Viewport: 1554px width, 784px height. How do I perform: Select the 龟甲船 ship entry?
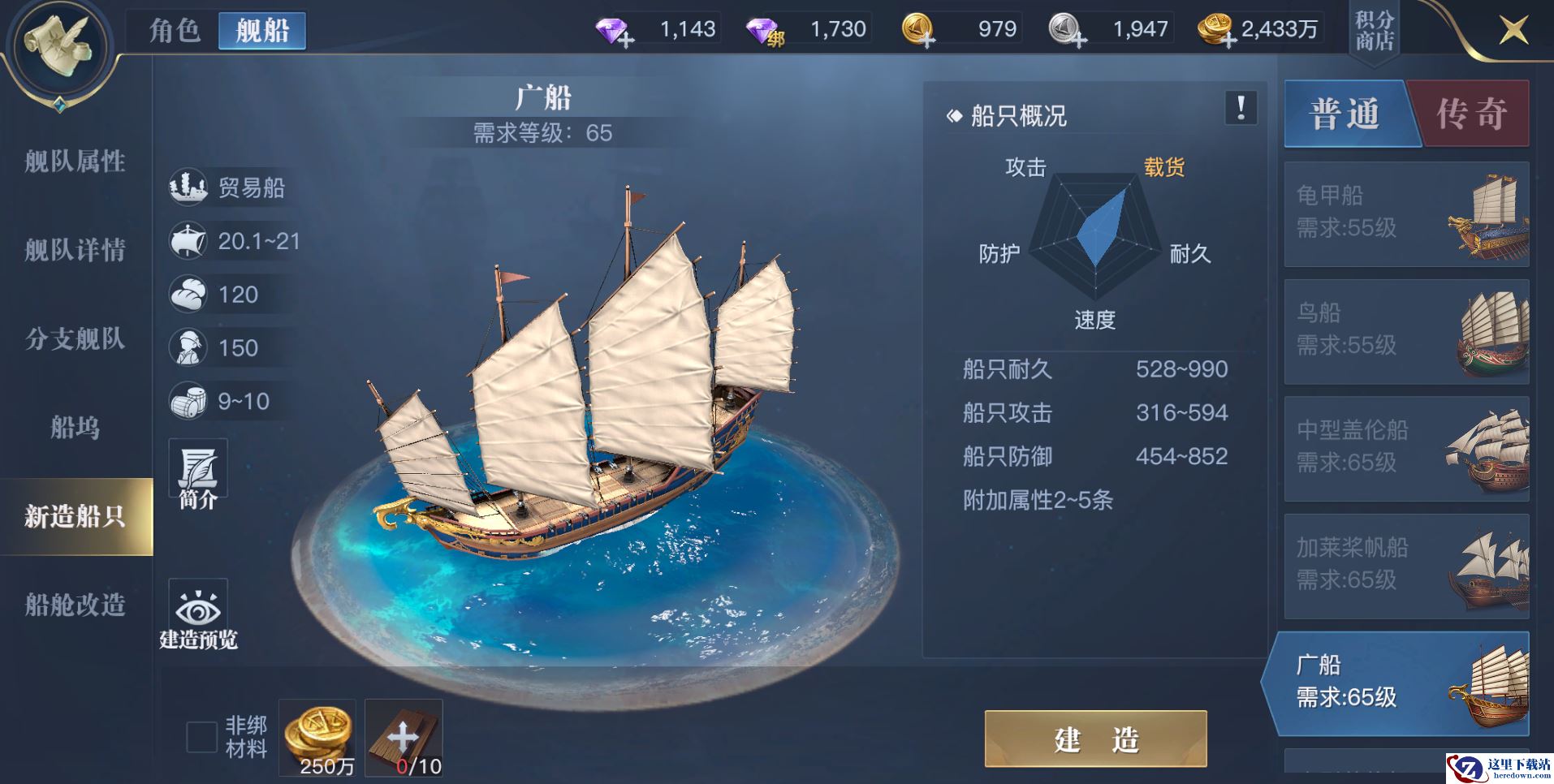pos(1406,214)
